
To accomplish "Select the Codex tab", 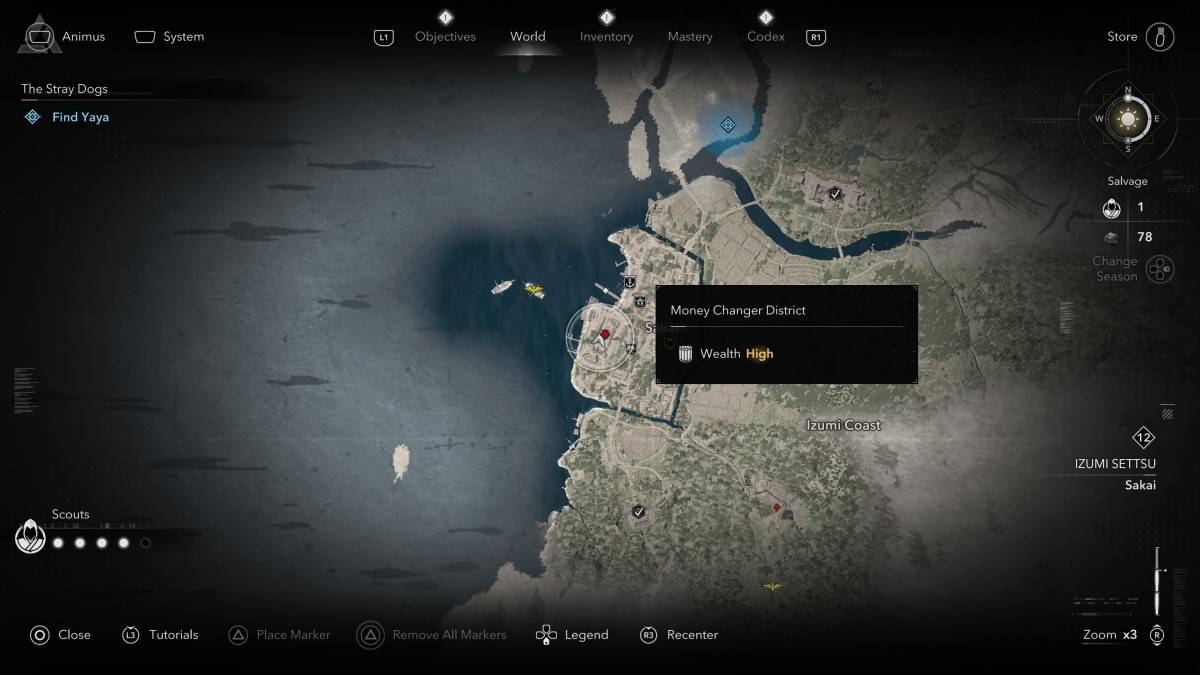I will [x=765, y=37].
